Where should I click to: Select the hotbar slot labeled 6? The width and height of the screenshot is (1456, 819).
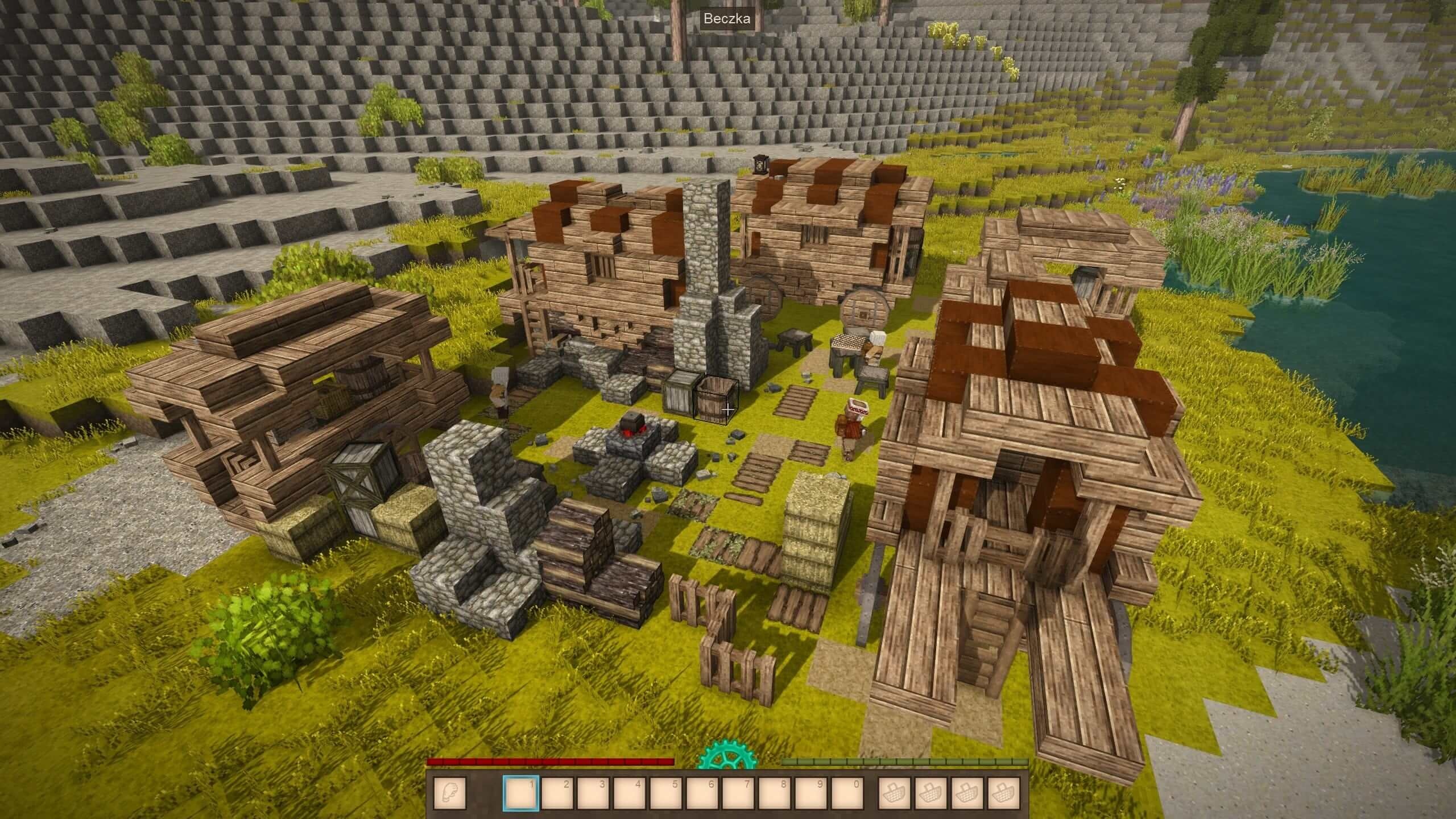[702, 792]
